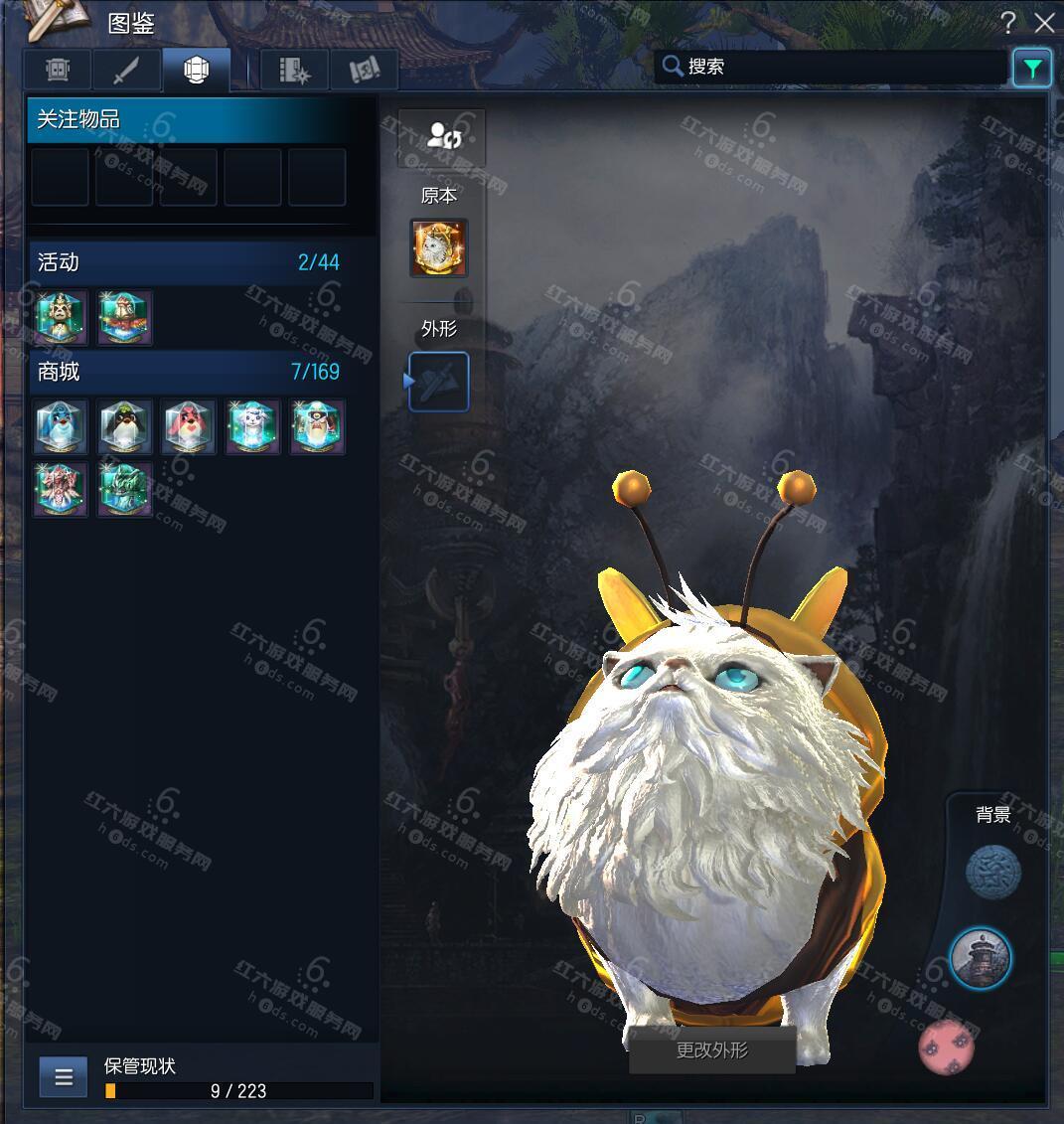Open the scroll map tab

(x=365, y=71)
